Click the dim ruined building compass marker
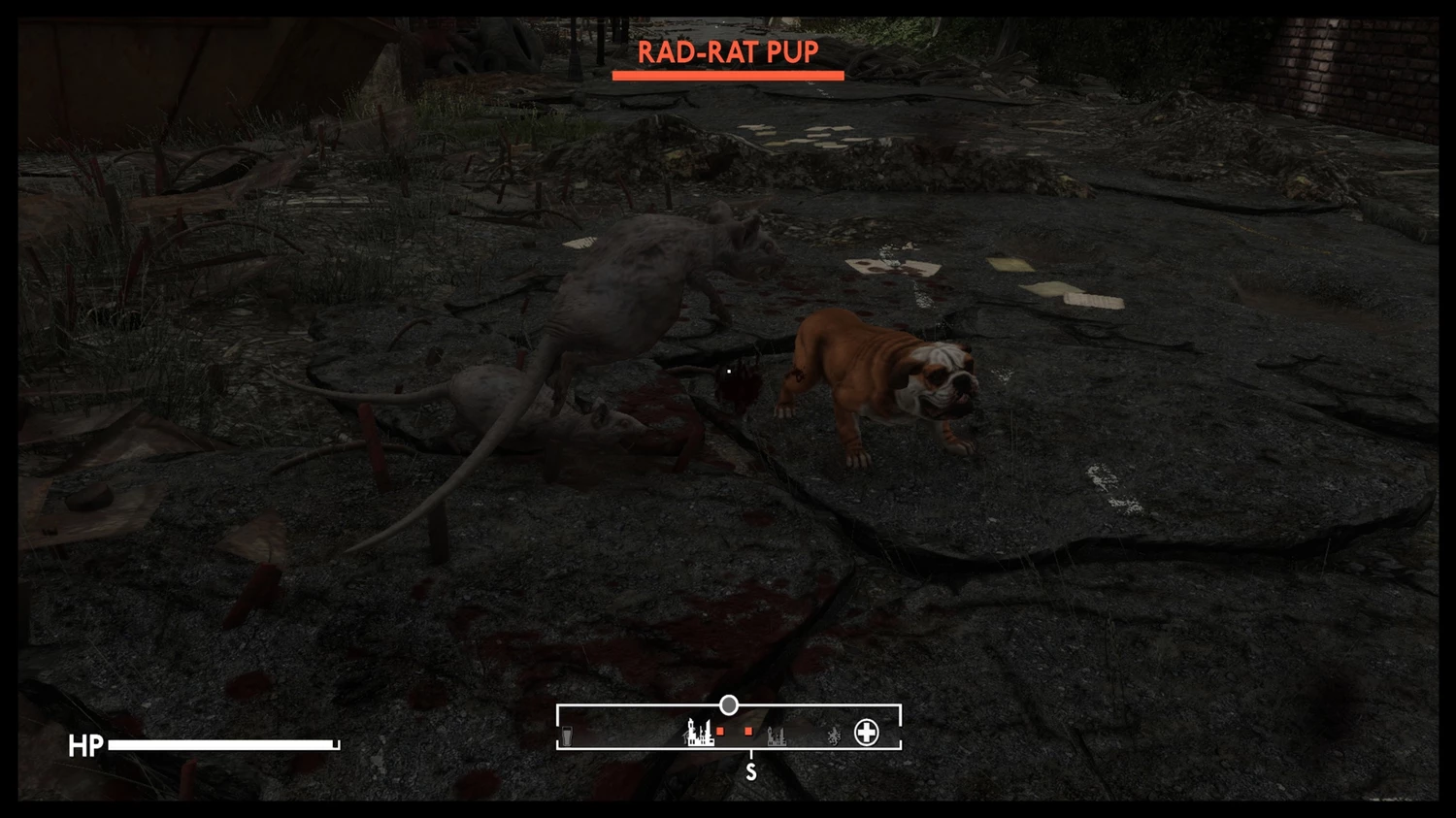Image resolution: width=1456 pixels, height=818 pixels. coord(777,736)
